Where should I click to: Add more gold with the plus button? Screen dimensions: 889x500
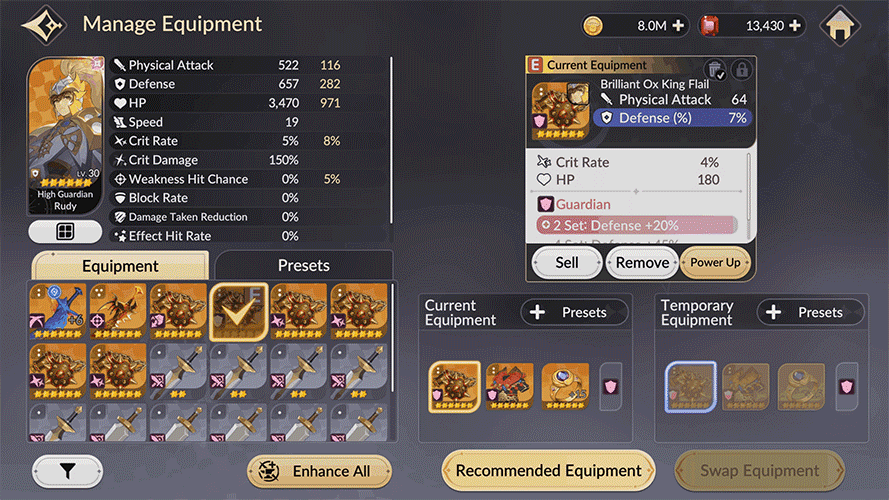680,26
